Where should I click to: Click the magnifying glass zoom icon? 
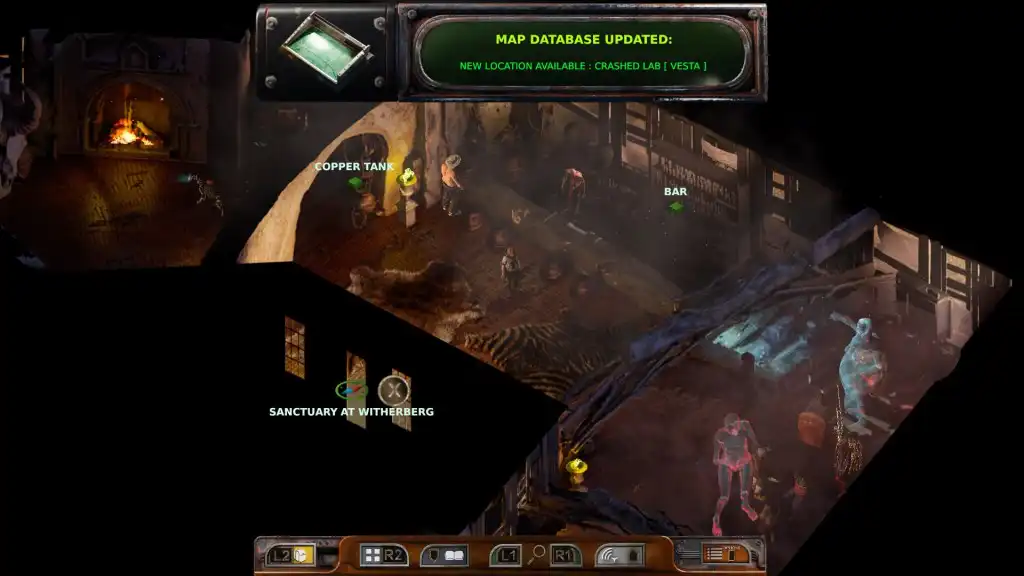(x=537, y=555)
